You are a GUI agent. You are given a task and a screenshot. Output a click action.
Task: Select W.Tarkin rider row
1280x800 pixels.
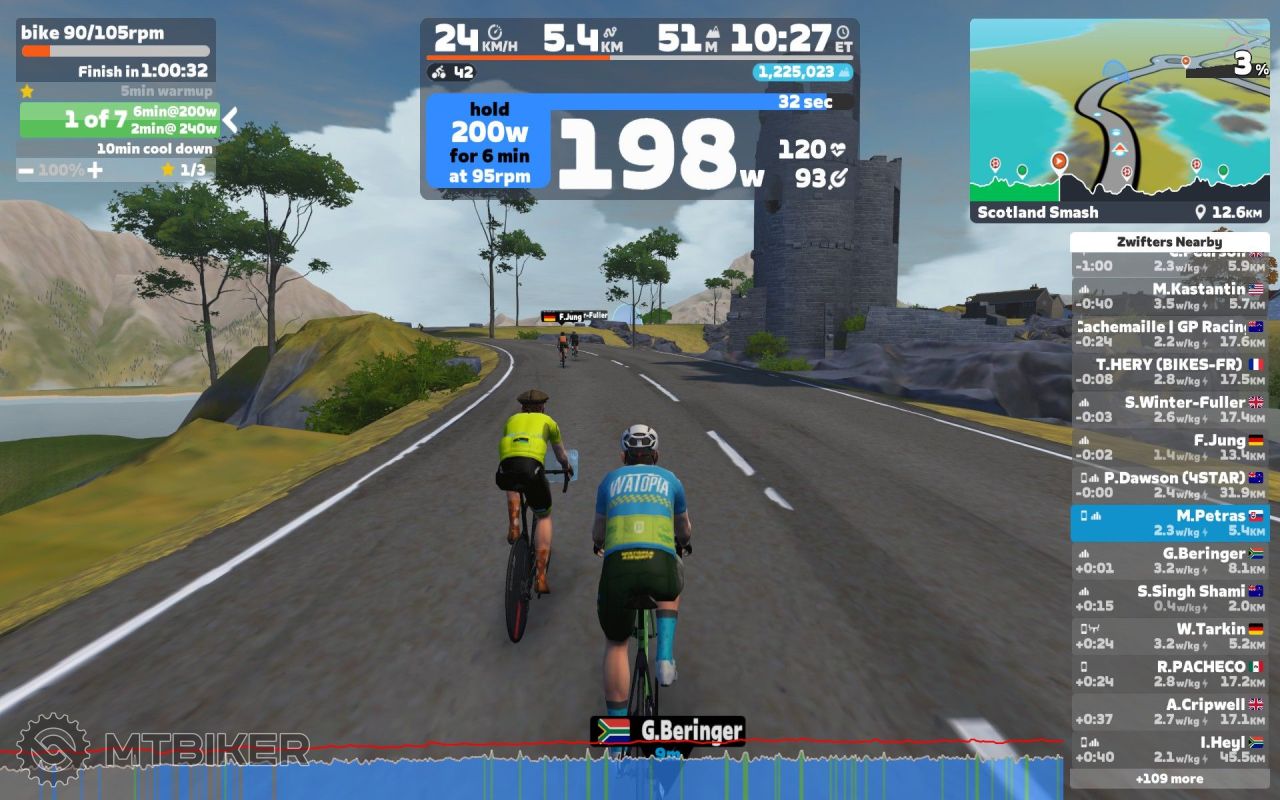[x=1169, y=636]
